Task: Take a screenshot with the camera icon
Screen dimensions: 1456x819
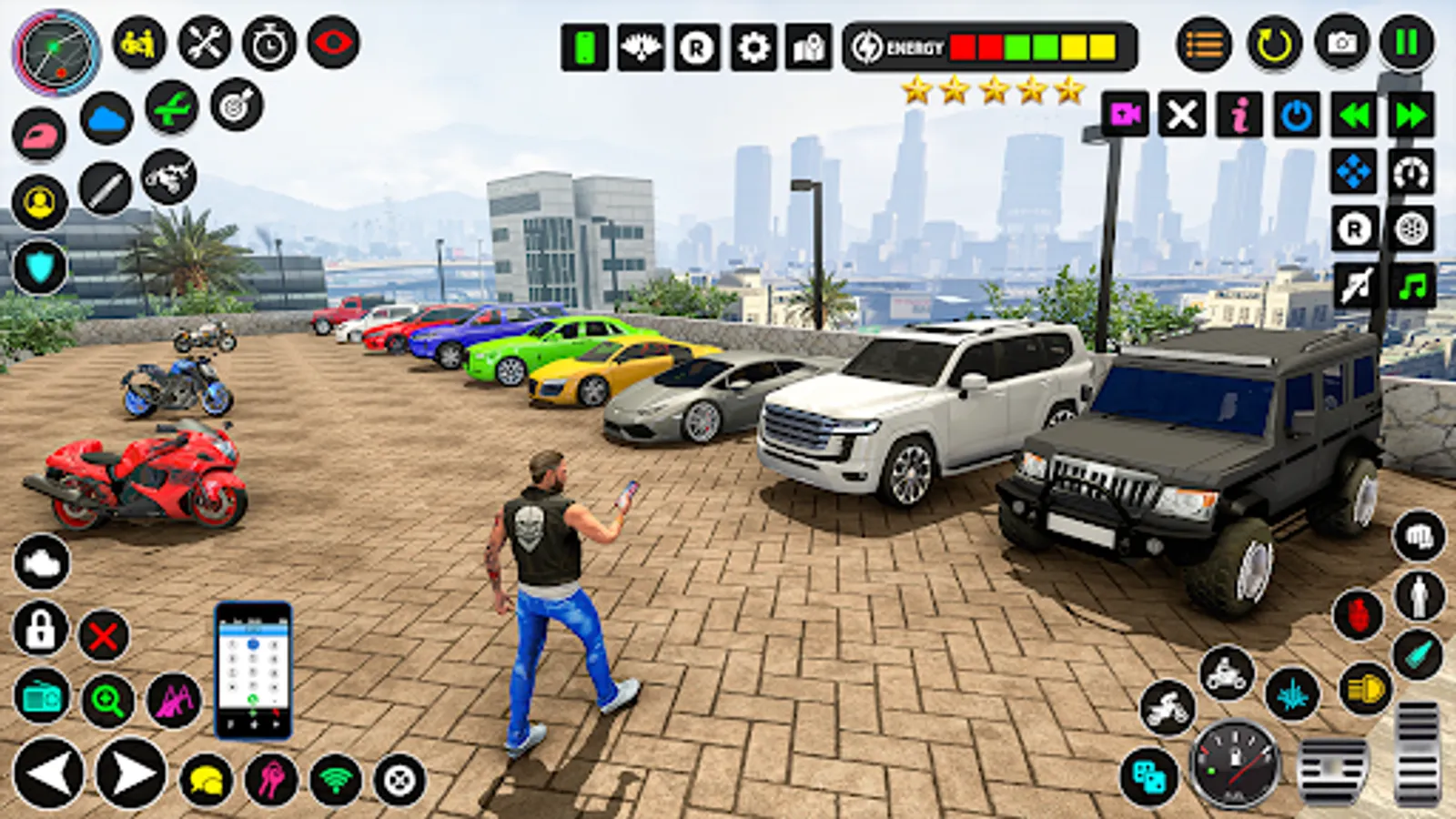Action: coord(1340,43)
